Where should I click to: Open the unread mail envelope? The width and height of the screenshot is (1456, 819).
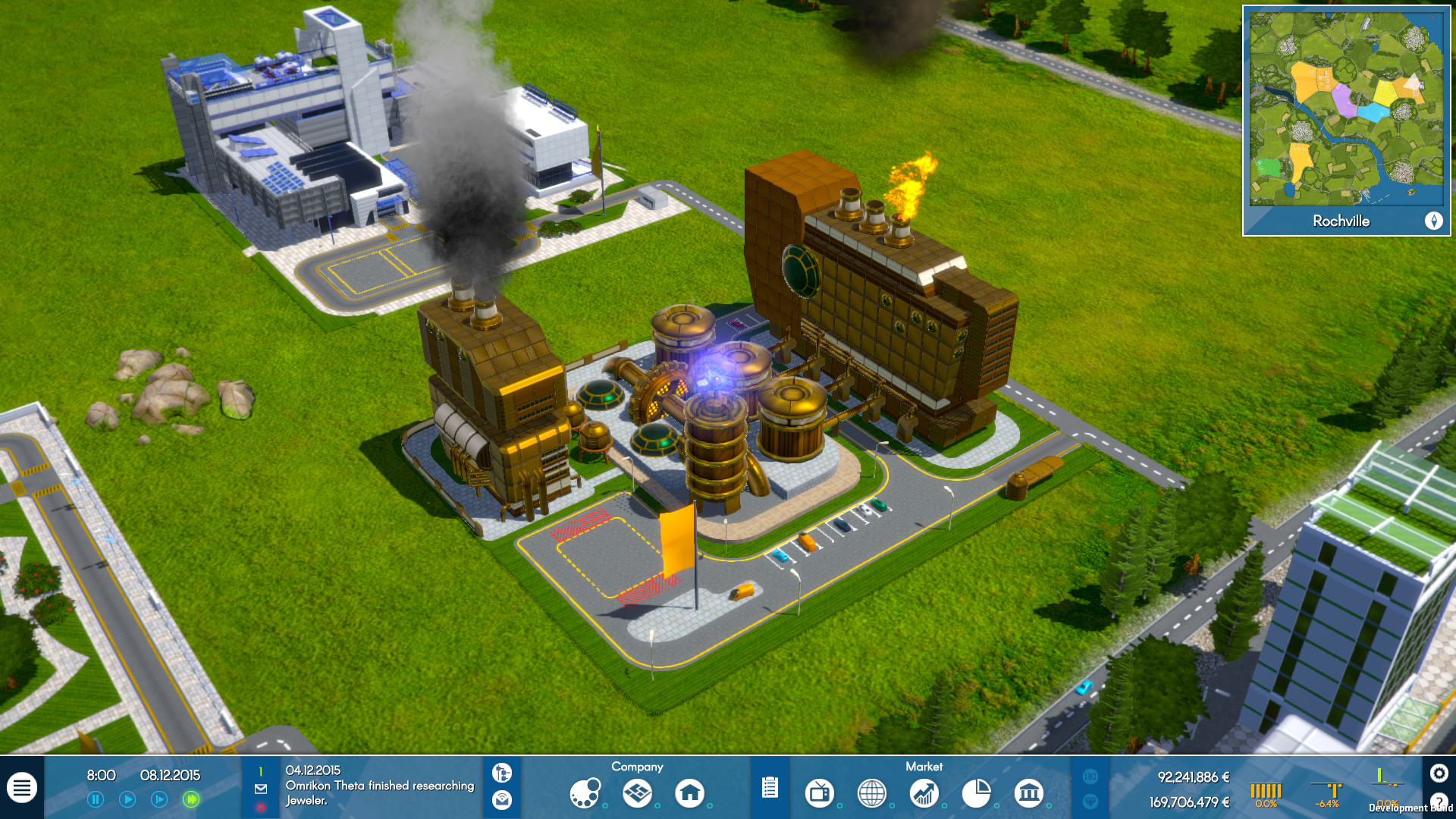pyautogui.click(x=260, y=789)
